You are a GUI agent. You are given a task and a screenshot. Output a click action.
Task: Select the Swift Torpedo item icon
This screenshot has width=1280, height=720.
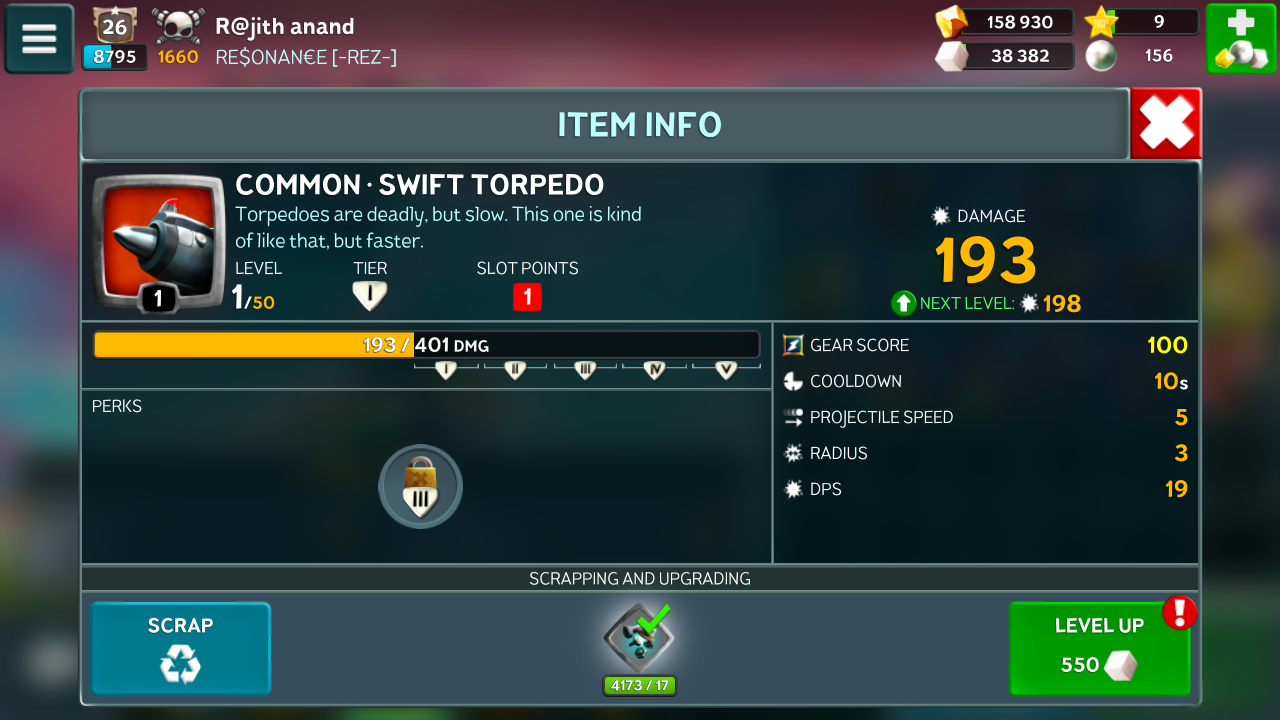(x=157, y=242)
